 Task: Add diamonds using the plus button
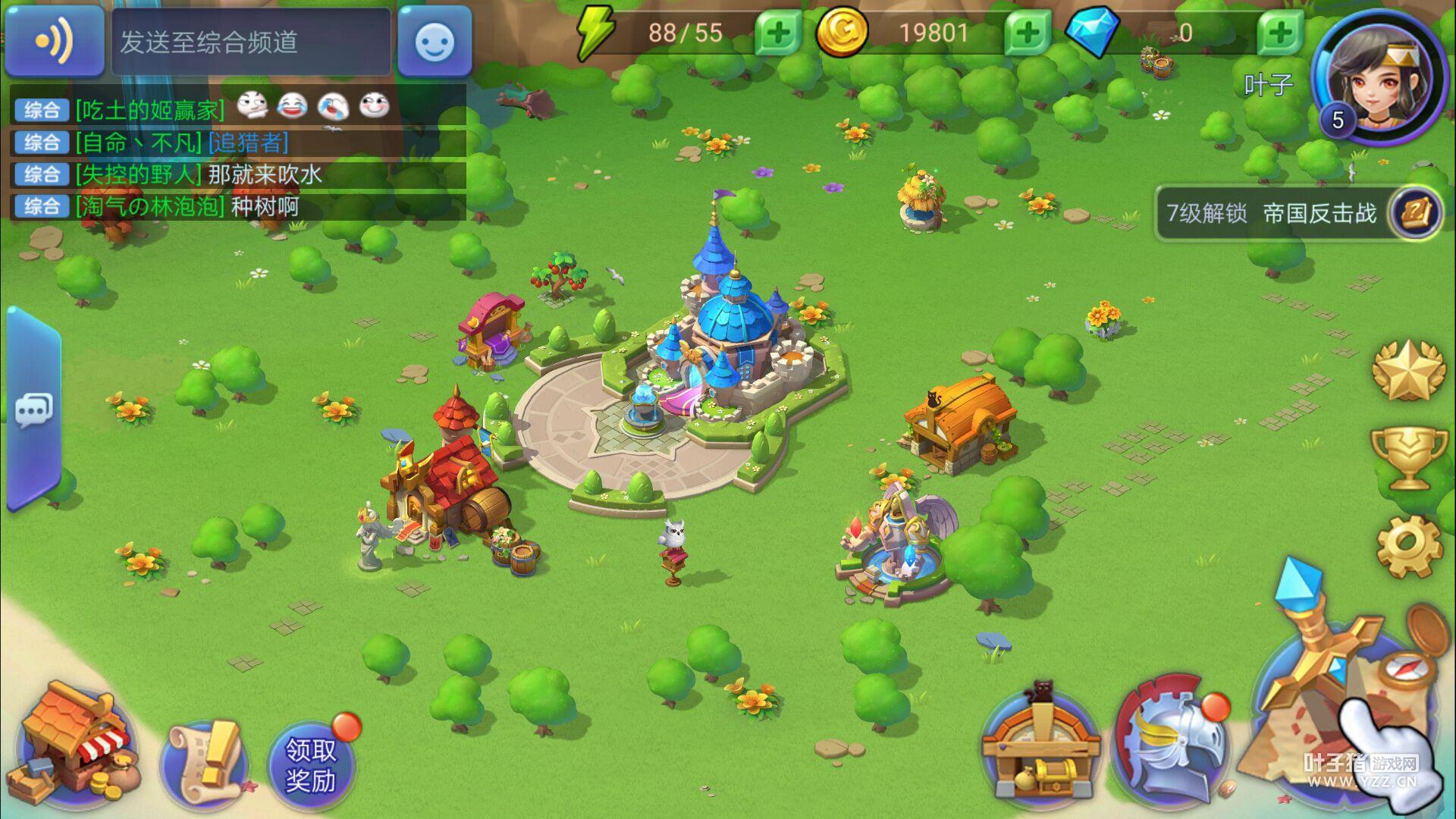click(1280, 33)
